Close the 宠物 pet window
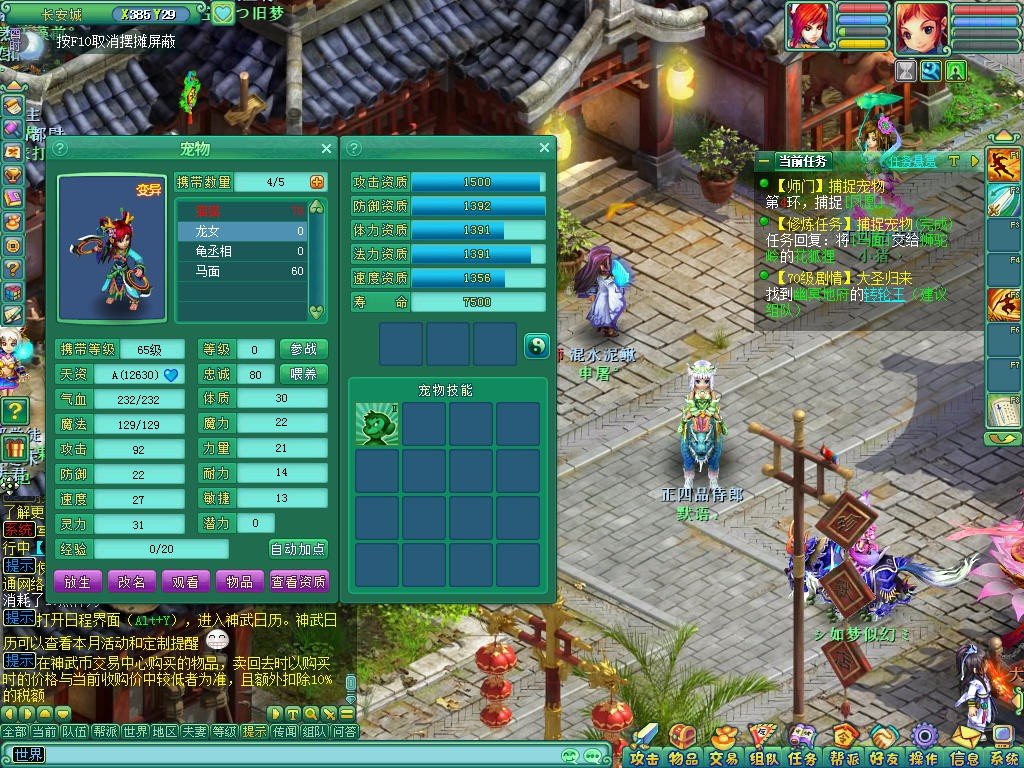 [326, 149]
